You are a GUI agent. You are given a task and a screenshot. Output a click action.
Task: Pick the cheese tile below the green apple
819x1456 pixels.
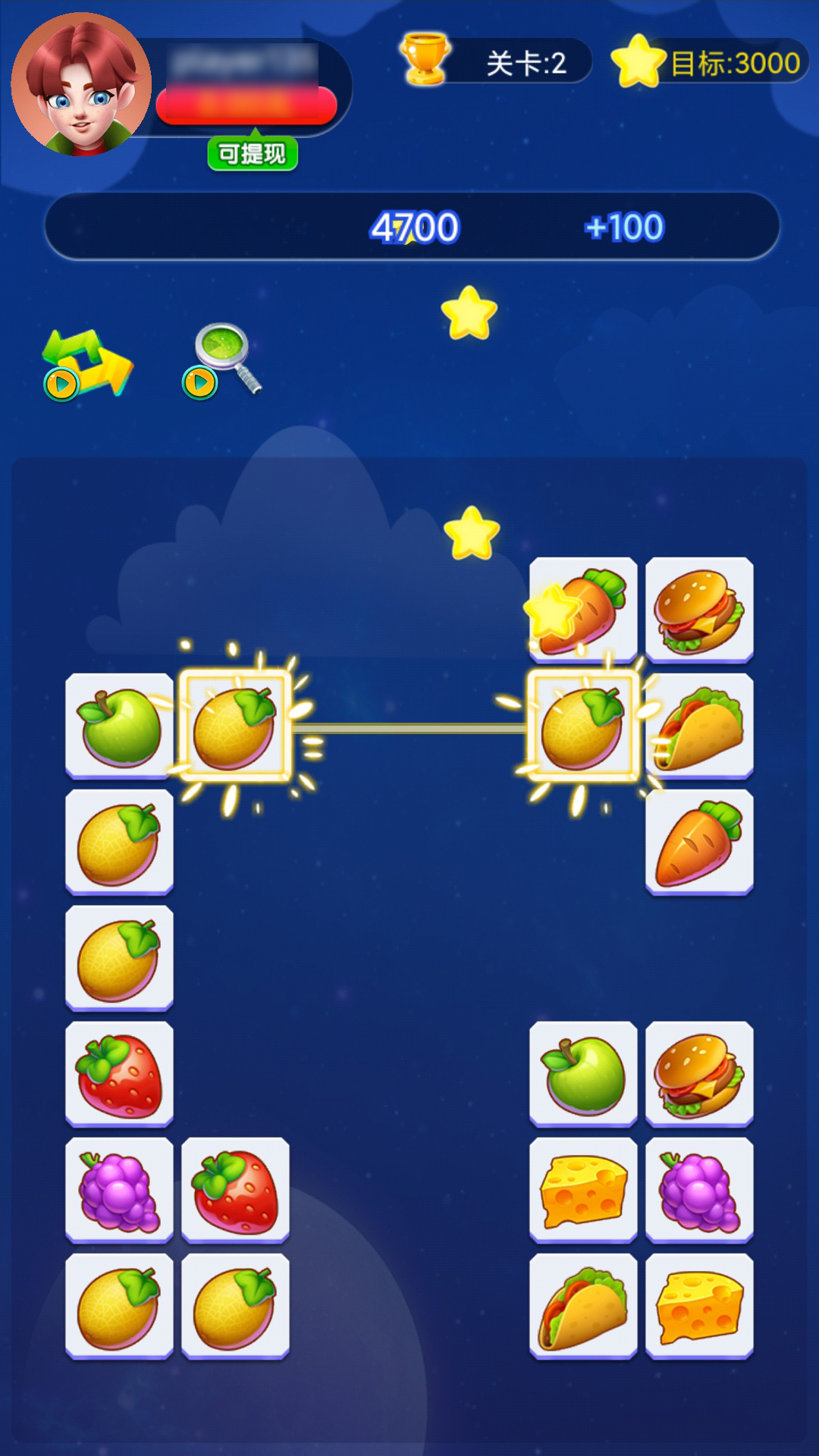click(583, 1191)
